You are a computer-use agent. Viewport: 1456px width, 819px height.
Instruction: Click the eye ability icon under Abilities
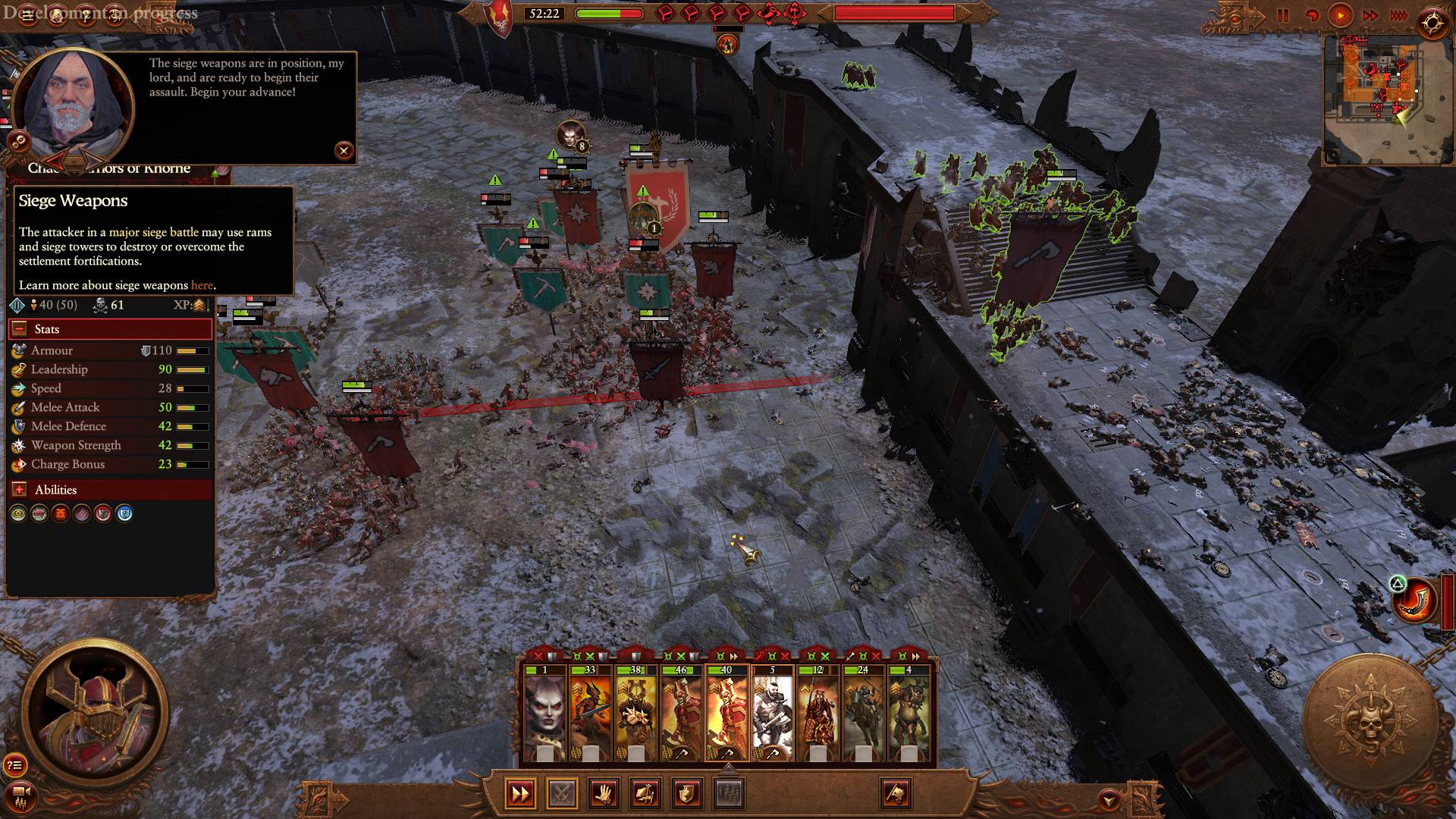tap(17, 513)
